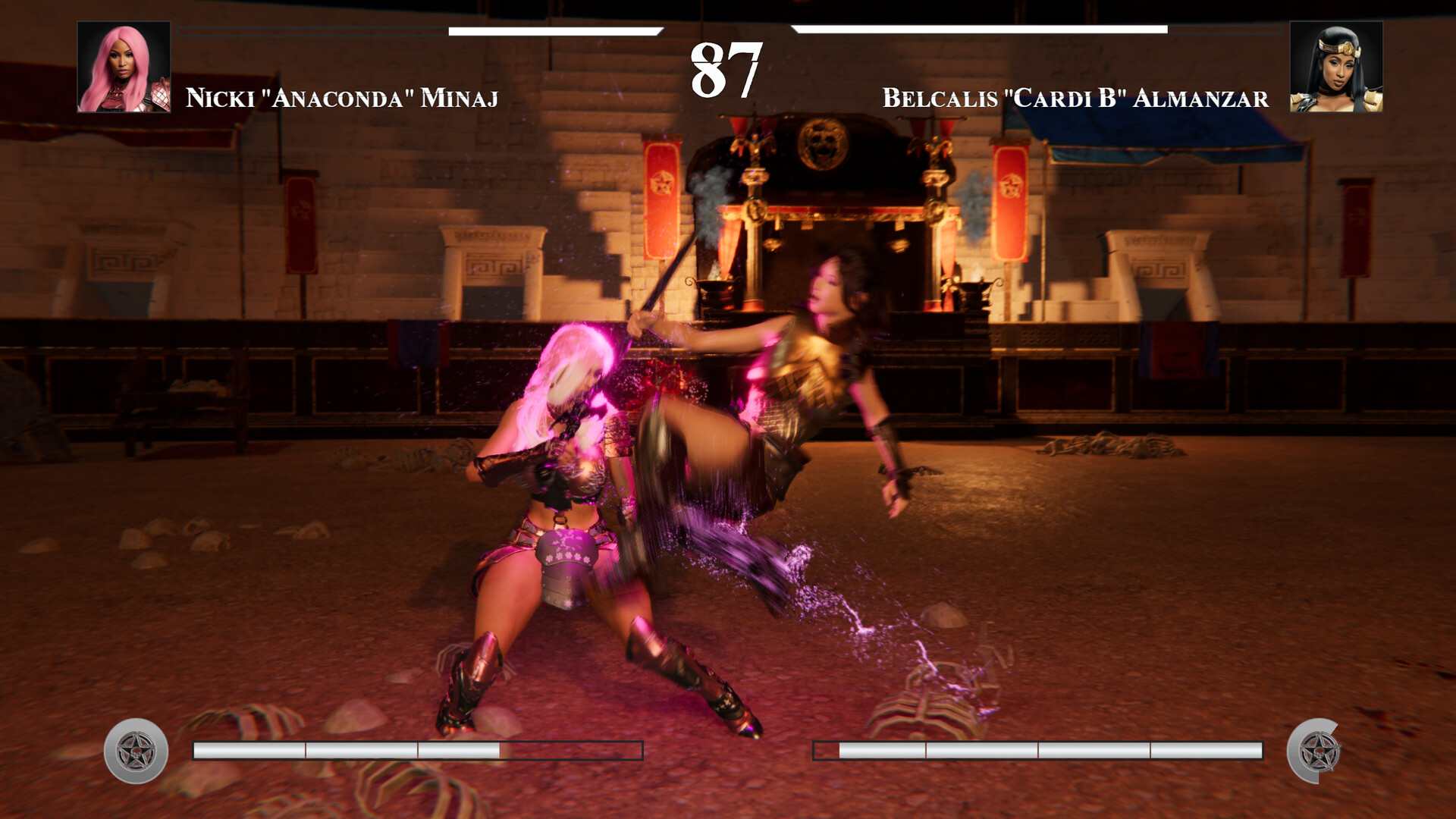Select the round timer showing 87

(726, 70)
